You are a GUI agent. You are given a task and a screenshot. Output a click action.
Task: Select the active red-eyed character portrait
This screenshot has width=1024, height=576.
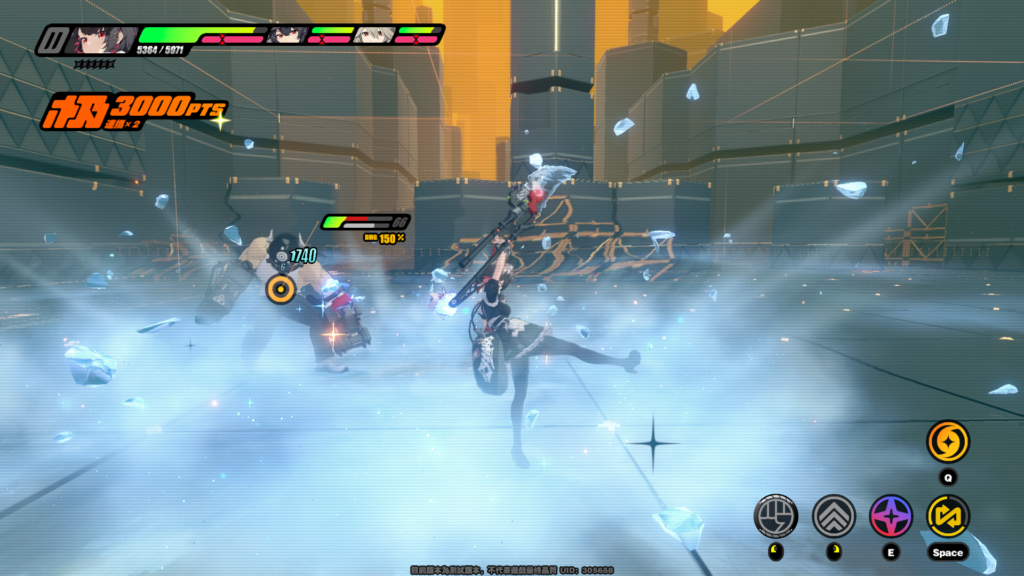pos(101,40)
